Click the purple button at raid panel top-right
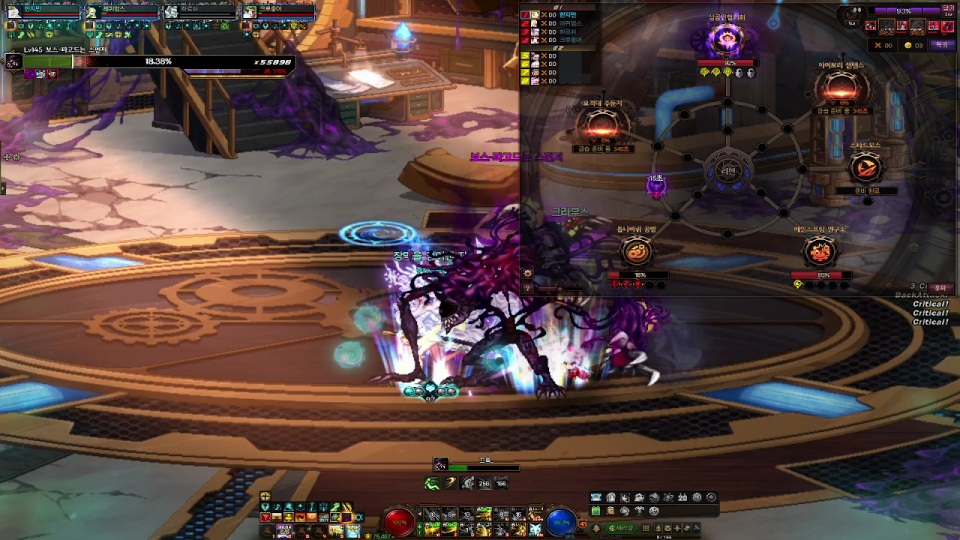Screen dimensions: 960x540 941,45
